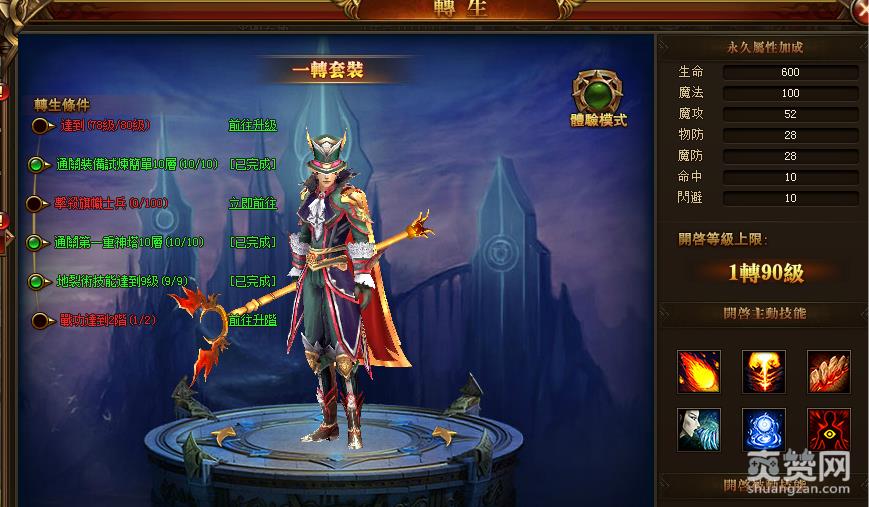Viewport: 869px width, 507px height.
Task: Open the 前往升階 rank-up link
Action: coord(252,320)
